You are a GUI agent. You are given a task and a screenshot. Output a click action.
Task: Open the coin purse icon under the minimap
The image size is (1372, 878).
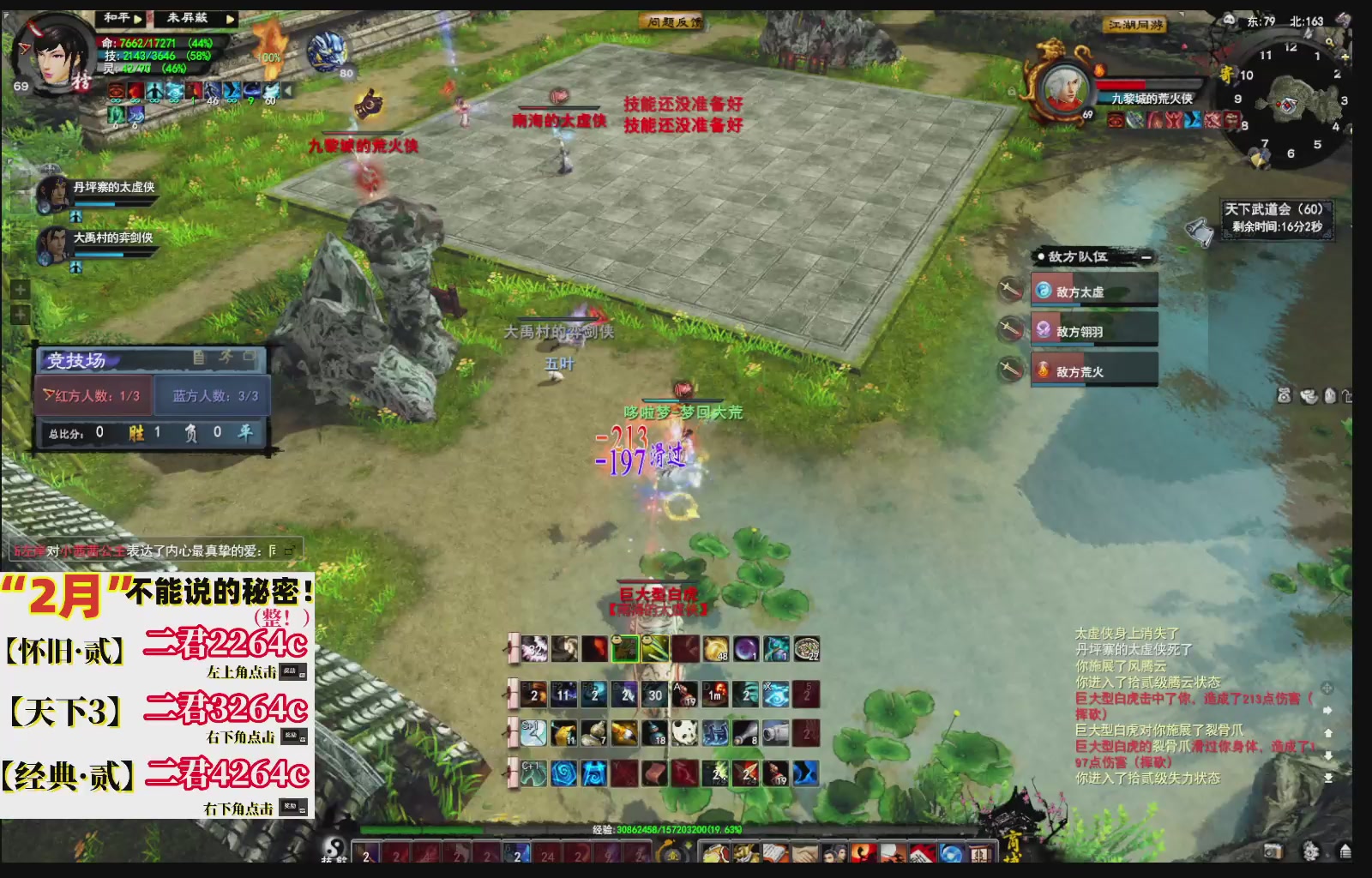click(x=1308, y=396)
